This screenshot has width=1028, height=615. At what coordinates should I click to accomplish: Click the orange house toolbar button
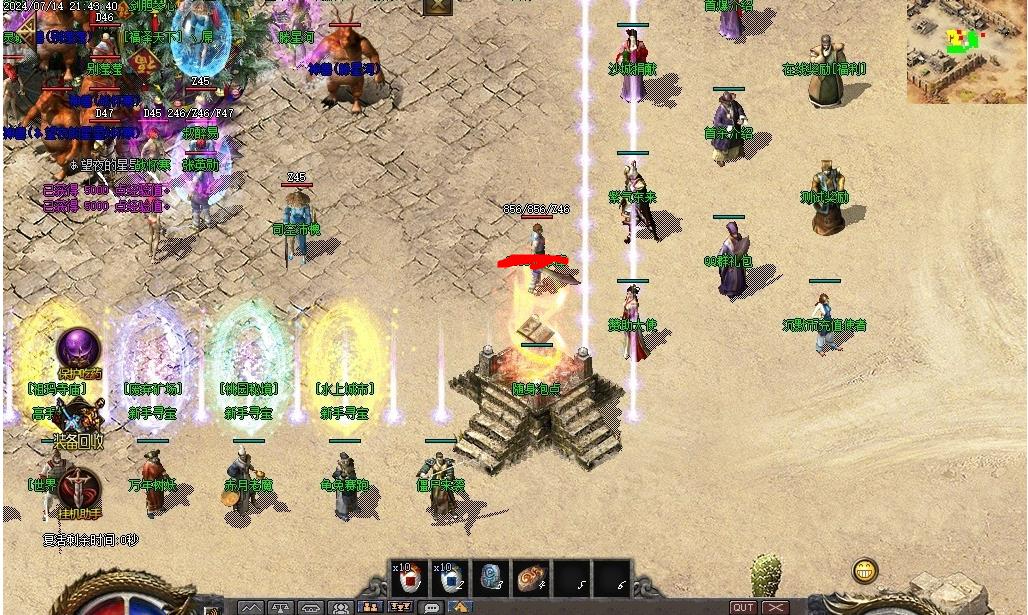click(460, 607)
